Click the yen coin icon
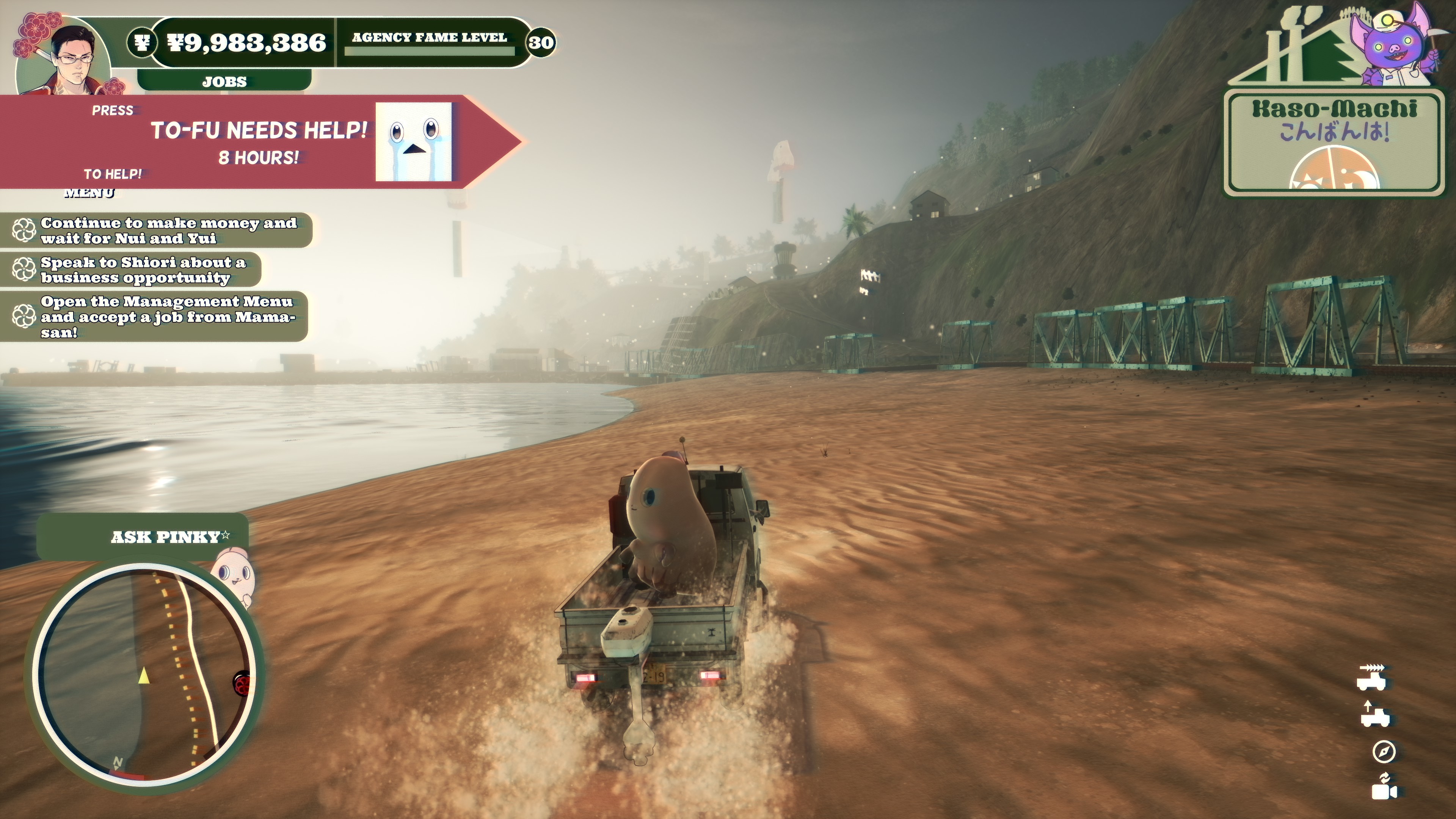Screen dimensions: 1456x819 (141, 42)
